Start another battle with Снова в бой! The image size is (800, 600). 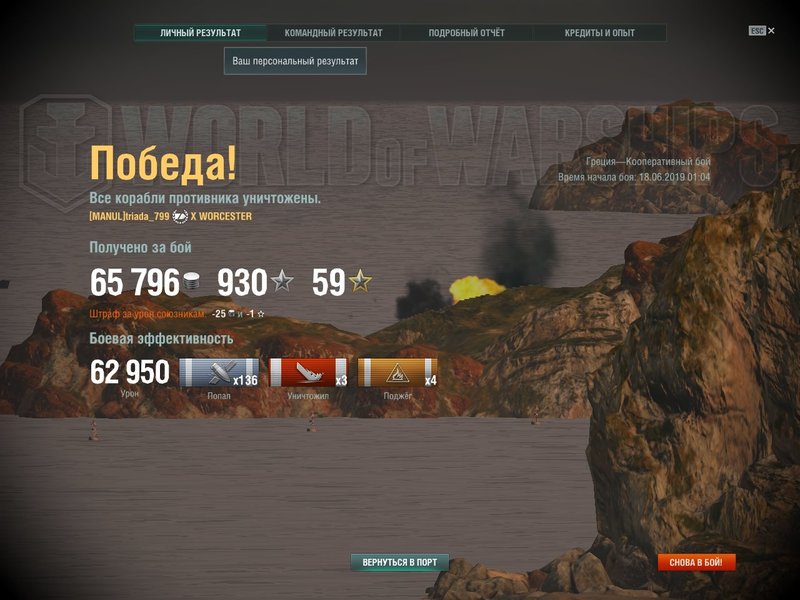pos(696,562)
